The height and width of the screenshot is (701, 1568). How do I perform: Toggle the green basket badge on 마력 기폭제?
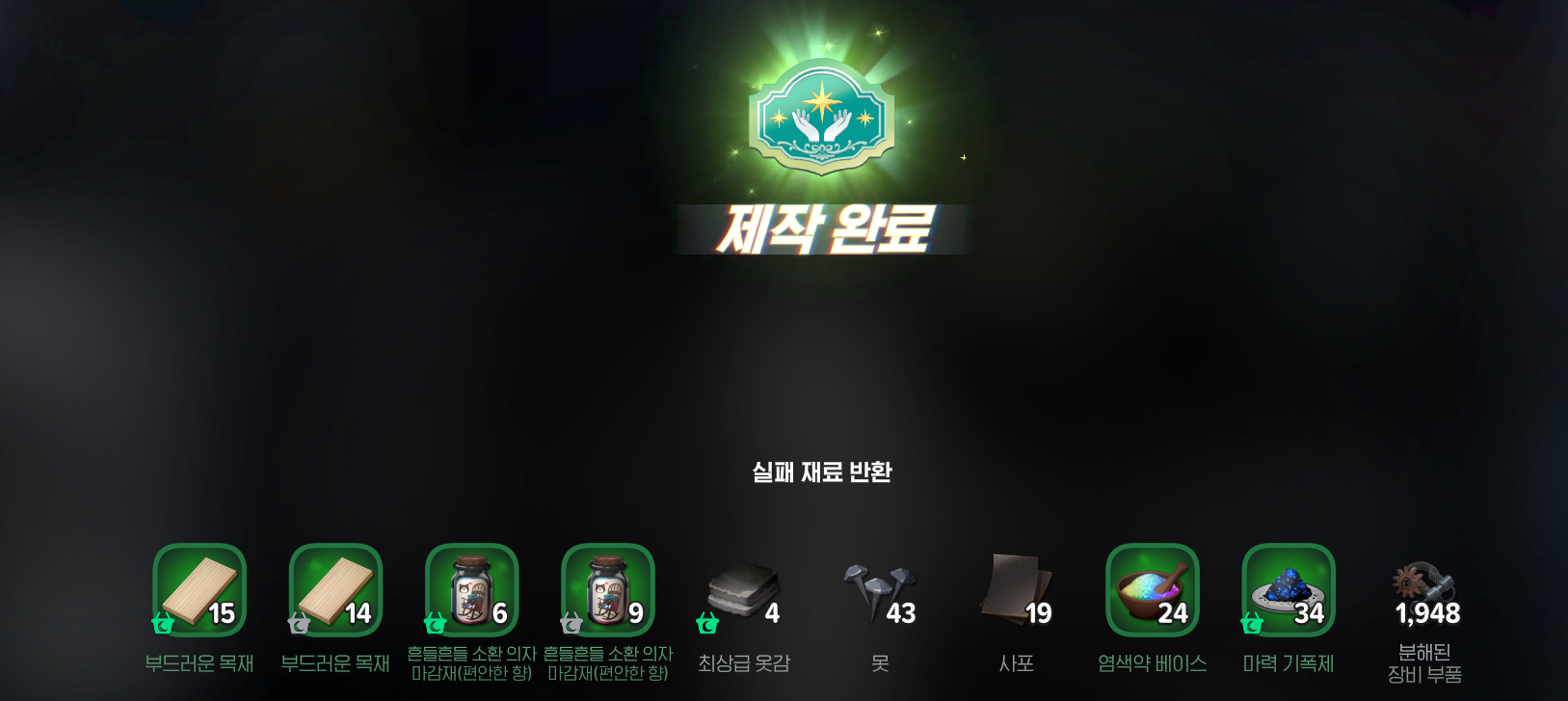(1253, 625)
